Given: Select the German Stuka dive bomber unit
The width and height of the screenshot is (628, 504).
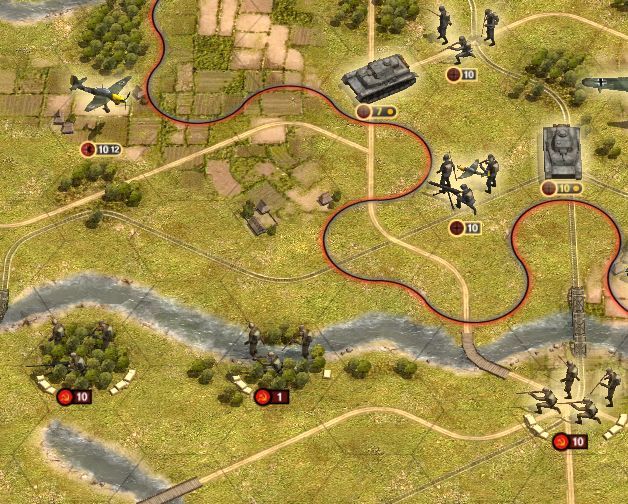Looking at the screenshot, I should click(101, 92).
